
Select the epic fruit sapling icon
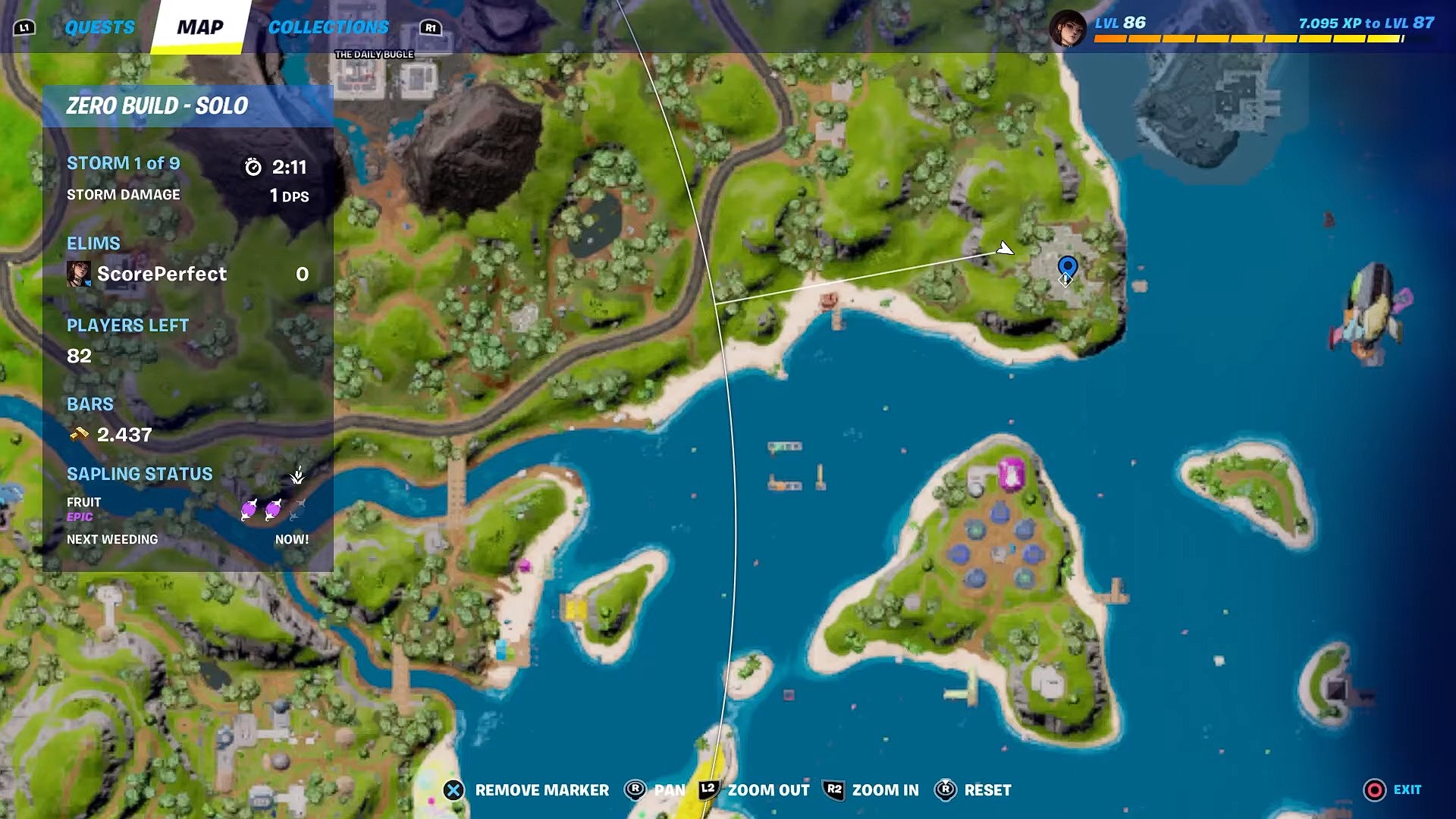coord(250,510)
